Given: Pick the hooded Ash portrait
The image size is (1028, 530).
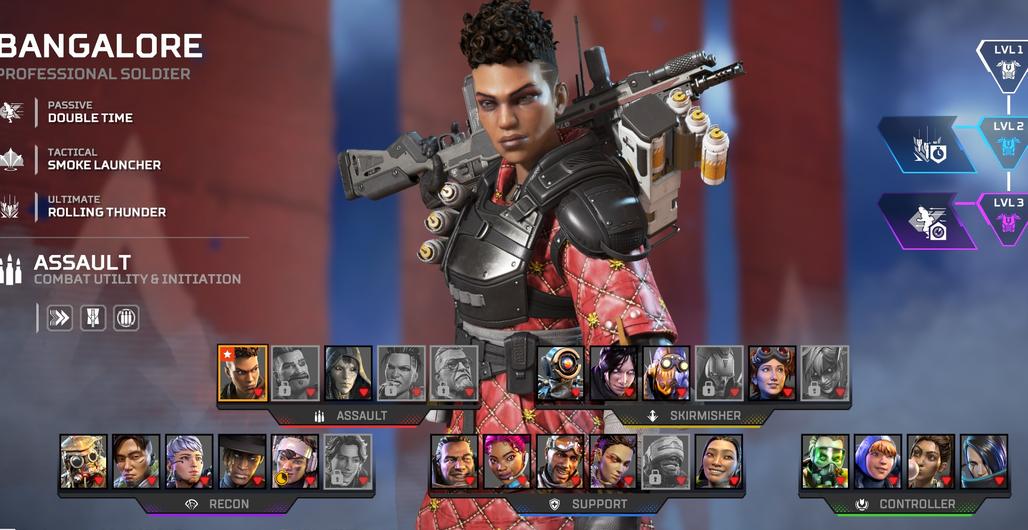Looking at the screenshot, I should pyautogui.click(x=348, y=373).
